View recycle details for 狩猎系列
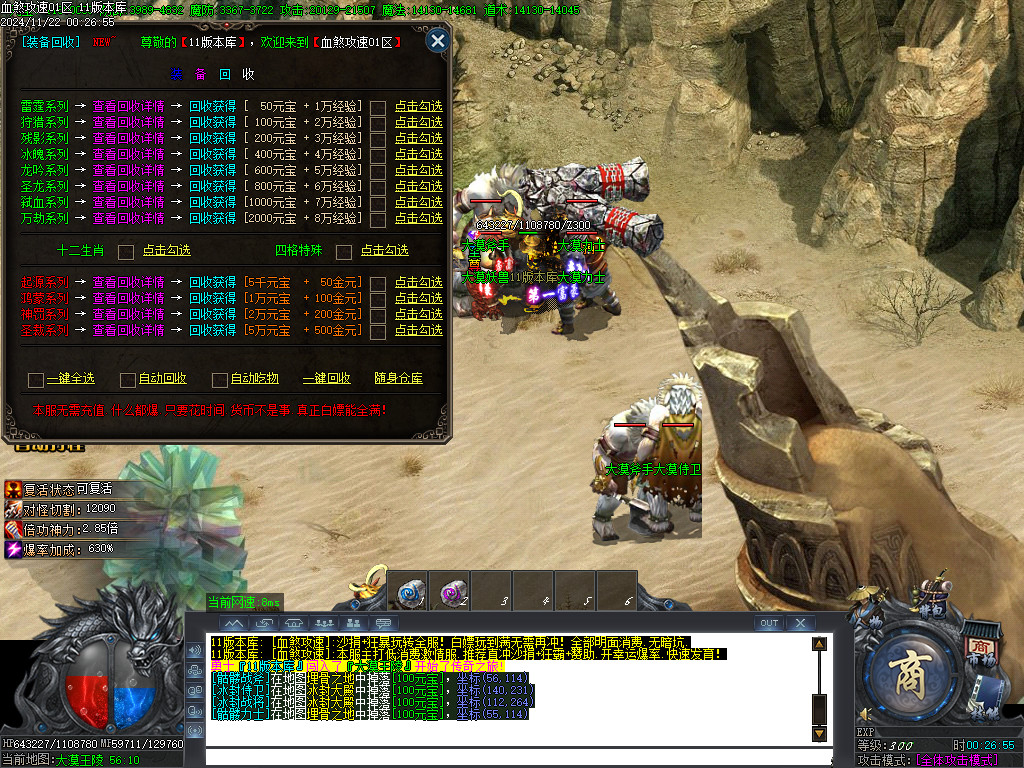Image resolution: width=1024 pixels, height=768 pixels. click(x=128, y=123)
